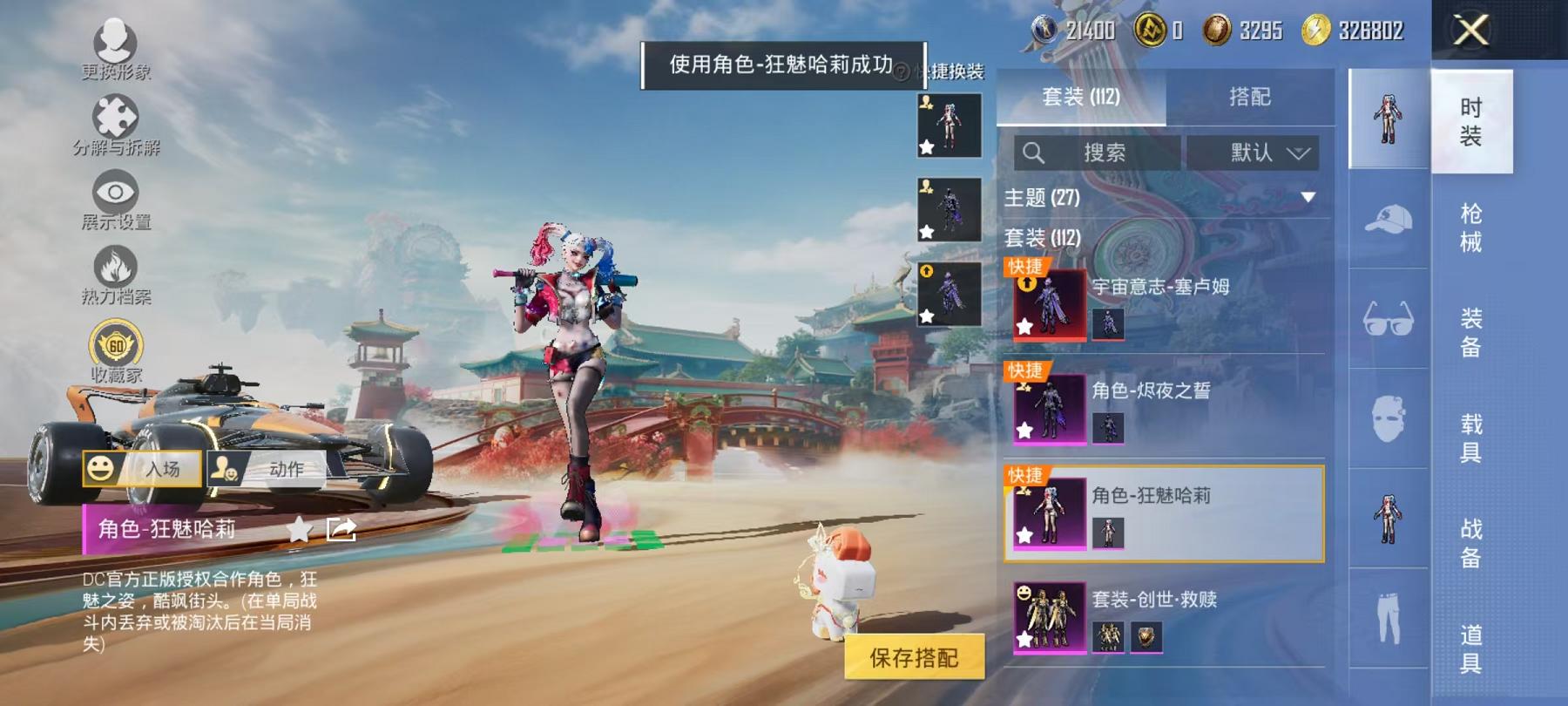Image resolution: width=1568 pixels, height=706 pixels.
Task: Open the 更换形象 appearance changer
Action: click(x=118, y=44)
